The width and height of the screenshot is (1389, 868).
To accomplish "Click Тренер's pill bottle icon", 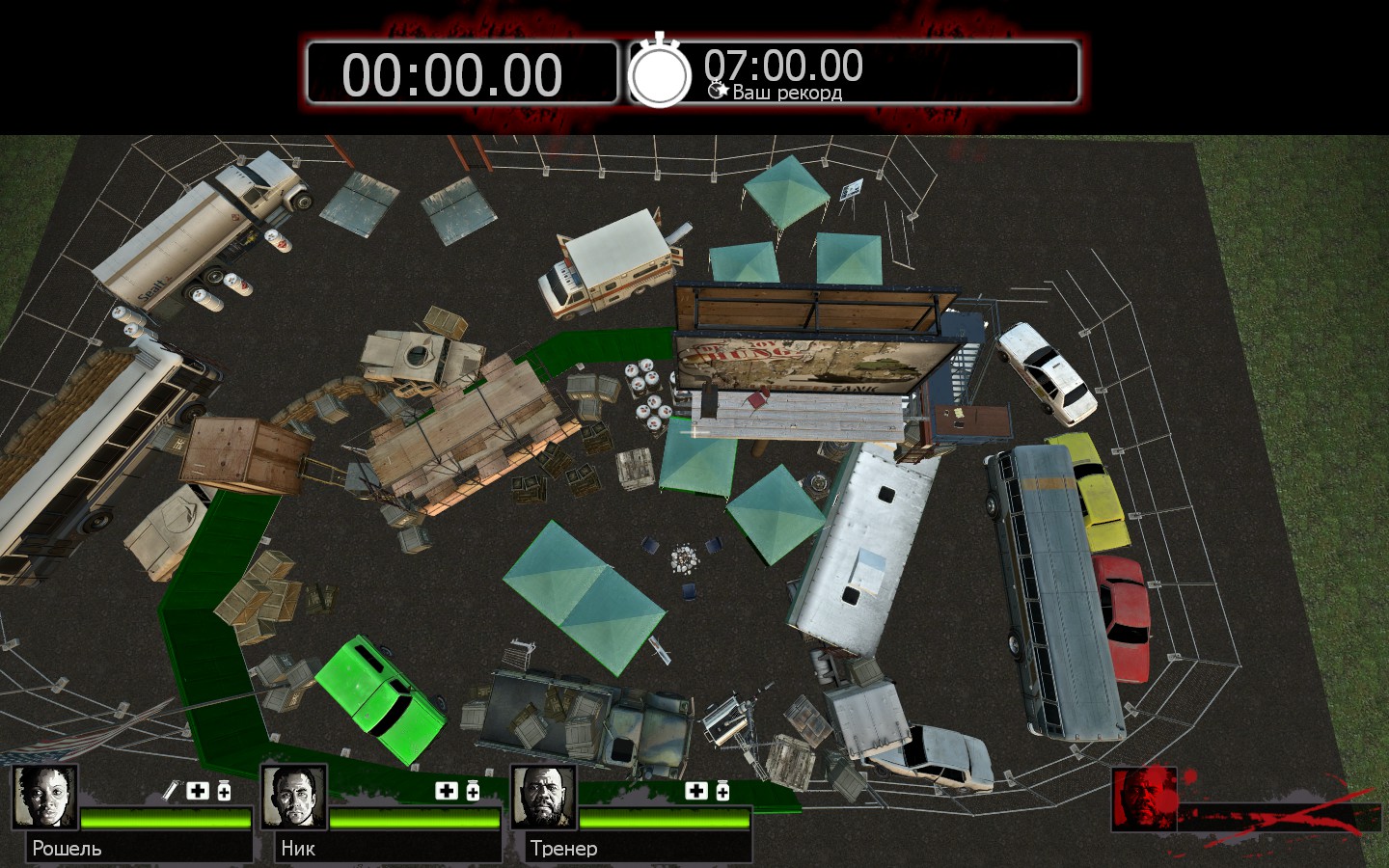I will (722, 791).
